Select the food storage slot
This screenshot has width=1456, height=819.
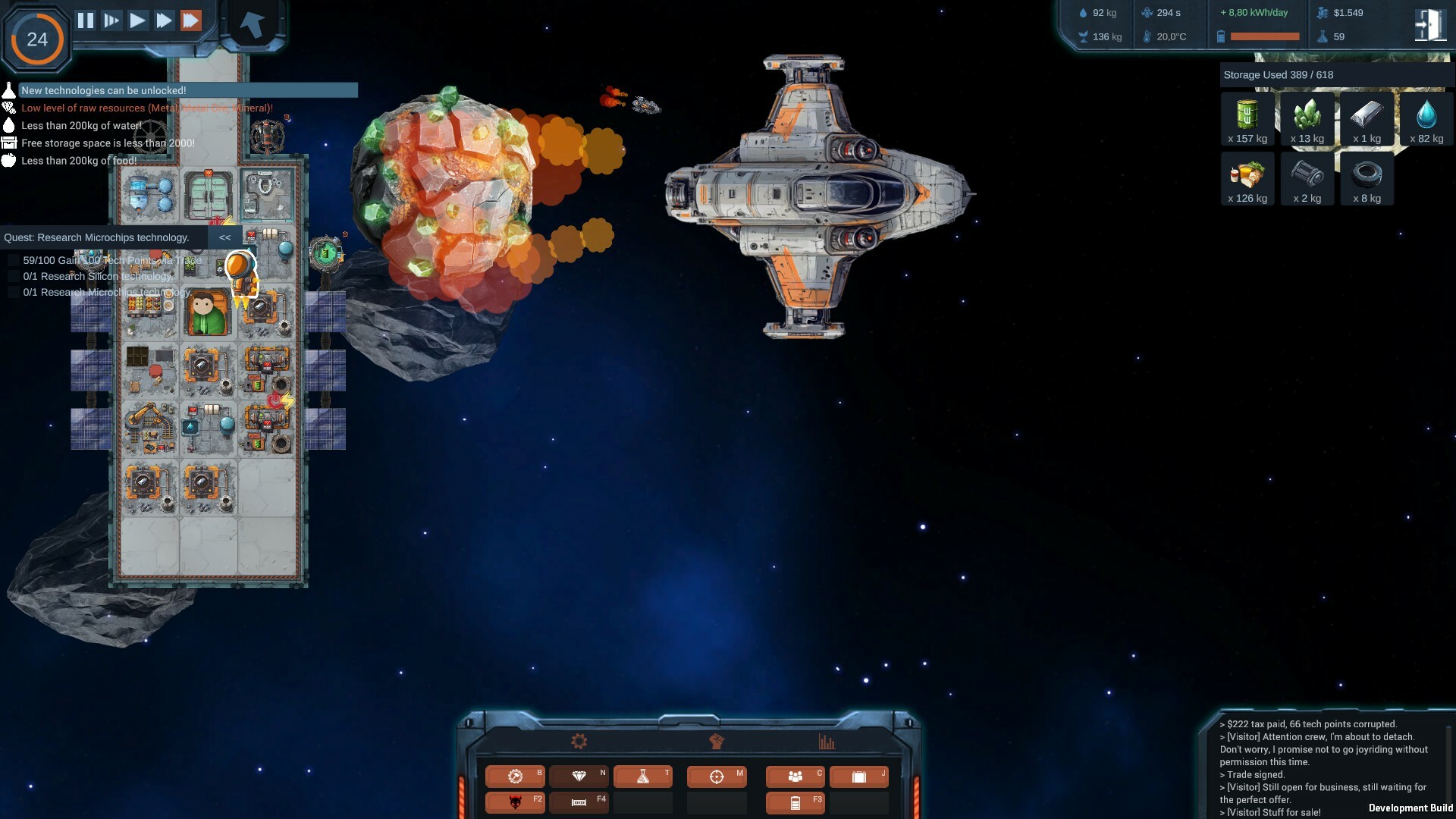pos(1247,179)
